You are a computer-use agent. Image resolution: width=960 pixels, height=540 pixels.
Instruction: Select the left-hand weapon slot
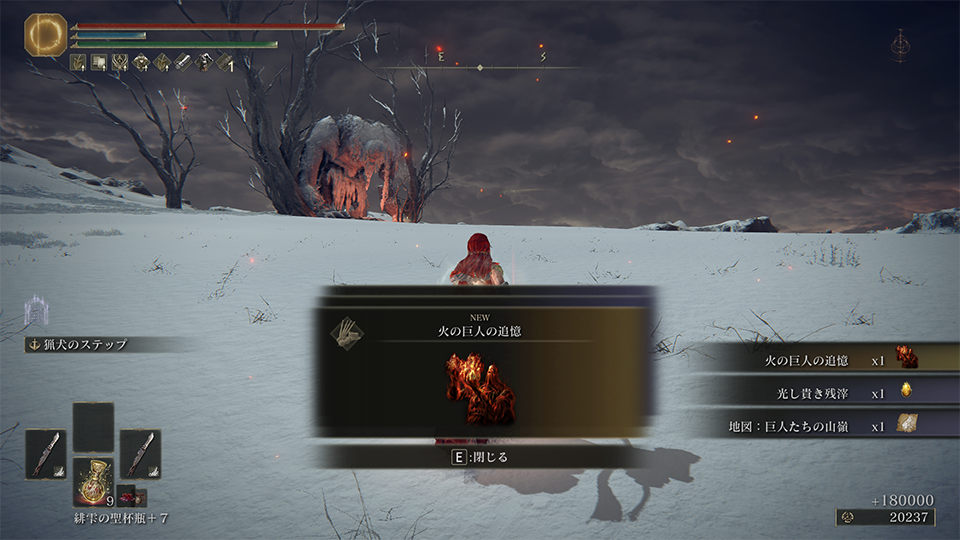[x=46, y=453]
